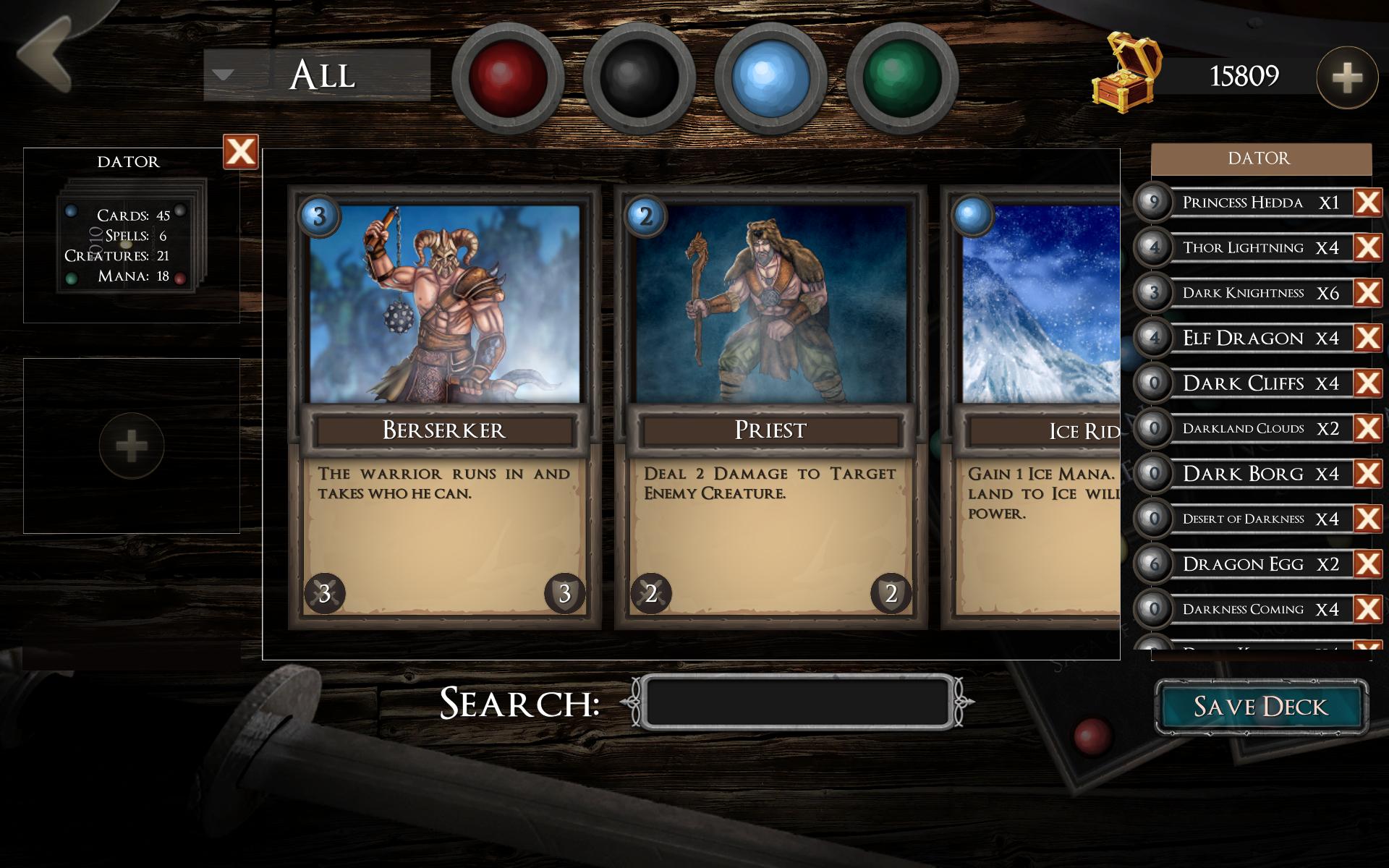Screen dimensions: 1389x868
Task: Select the Elf Dragon deck list row
Action: 1243,338
